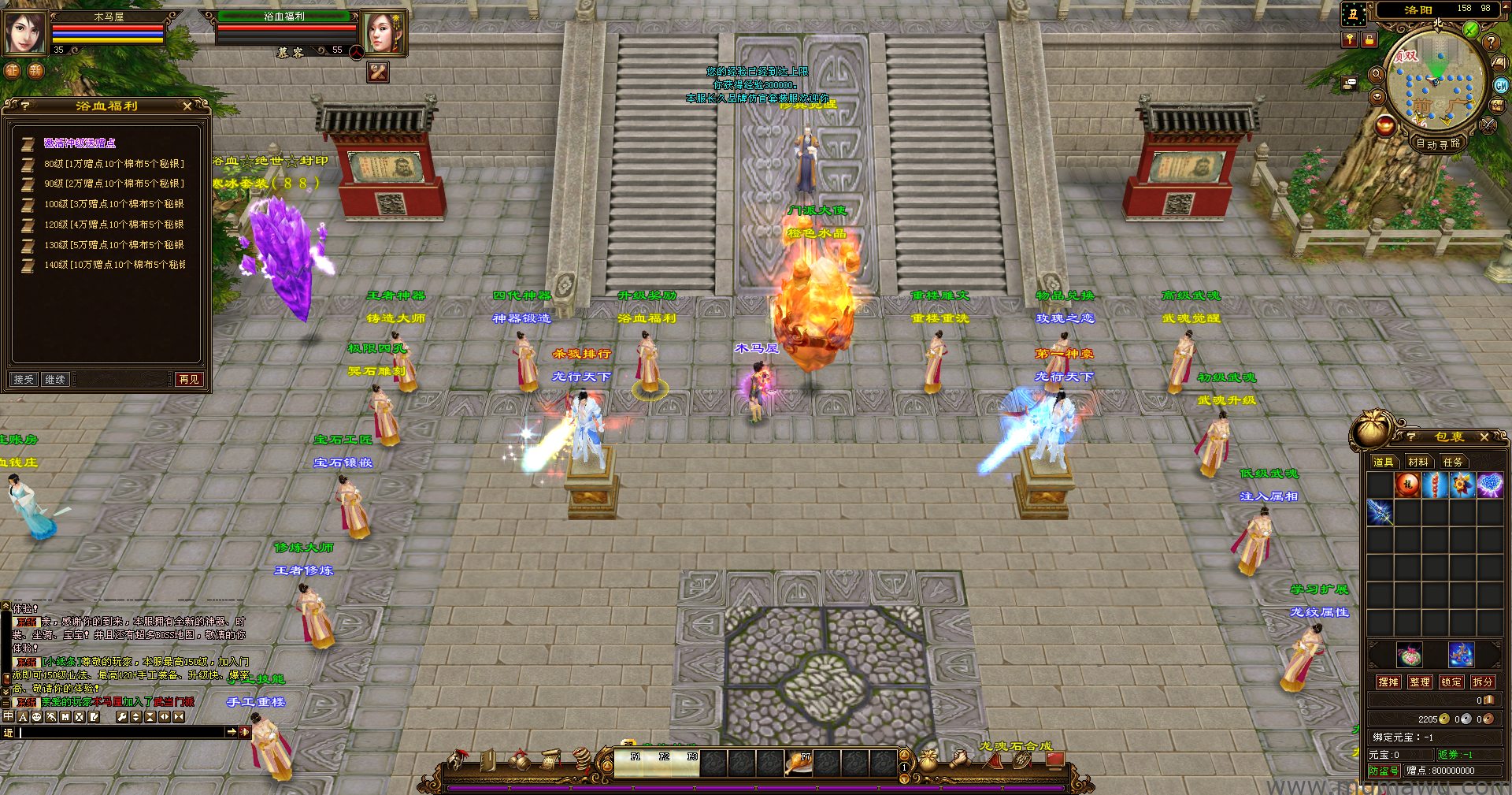Choose the 140级 reward option
The width and height of the screenshot is (1512, 795).
pos(114,265)
